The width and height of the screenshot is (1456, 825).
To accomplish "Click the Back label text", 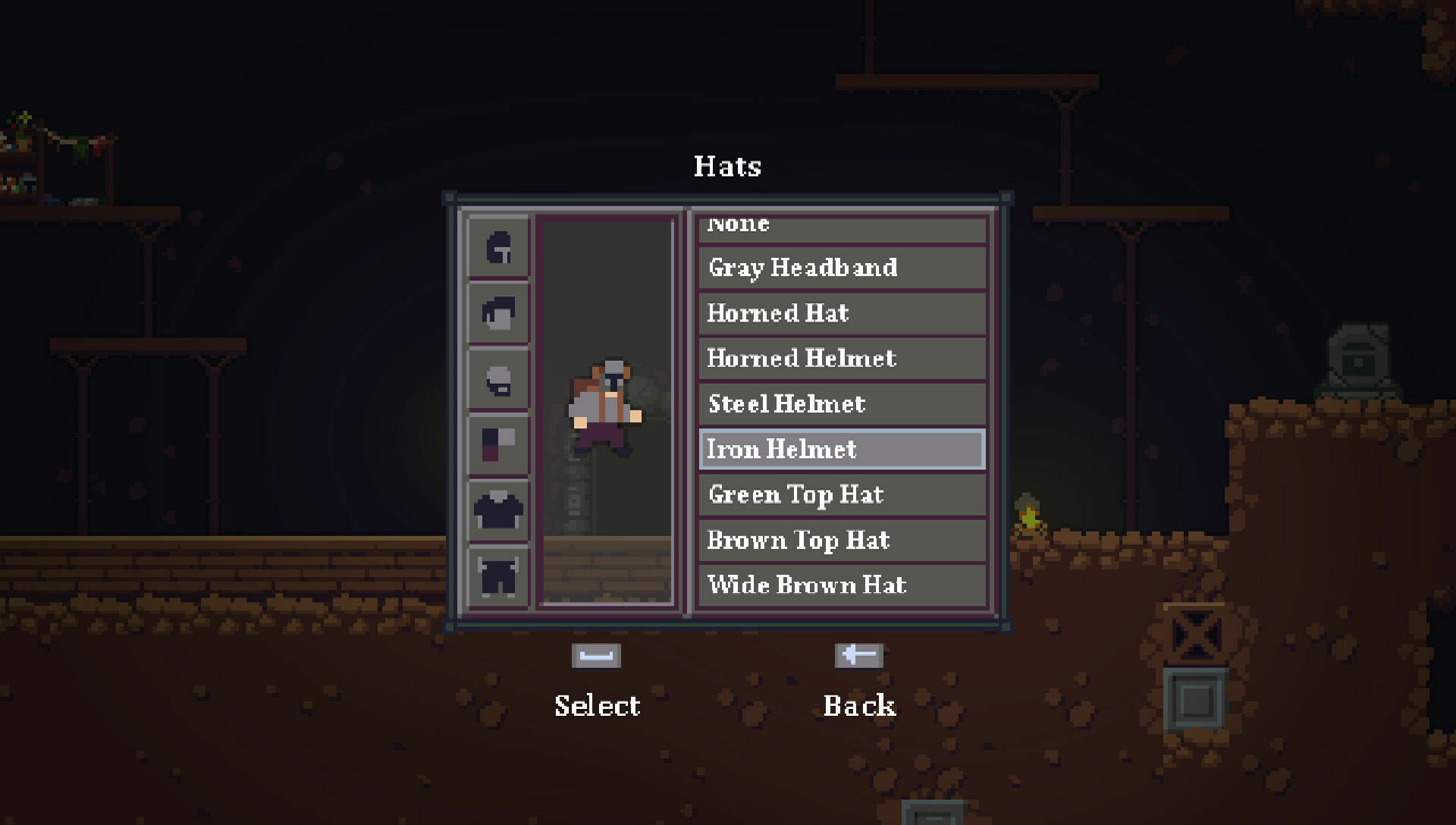I will [859, 705].
